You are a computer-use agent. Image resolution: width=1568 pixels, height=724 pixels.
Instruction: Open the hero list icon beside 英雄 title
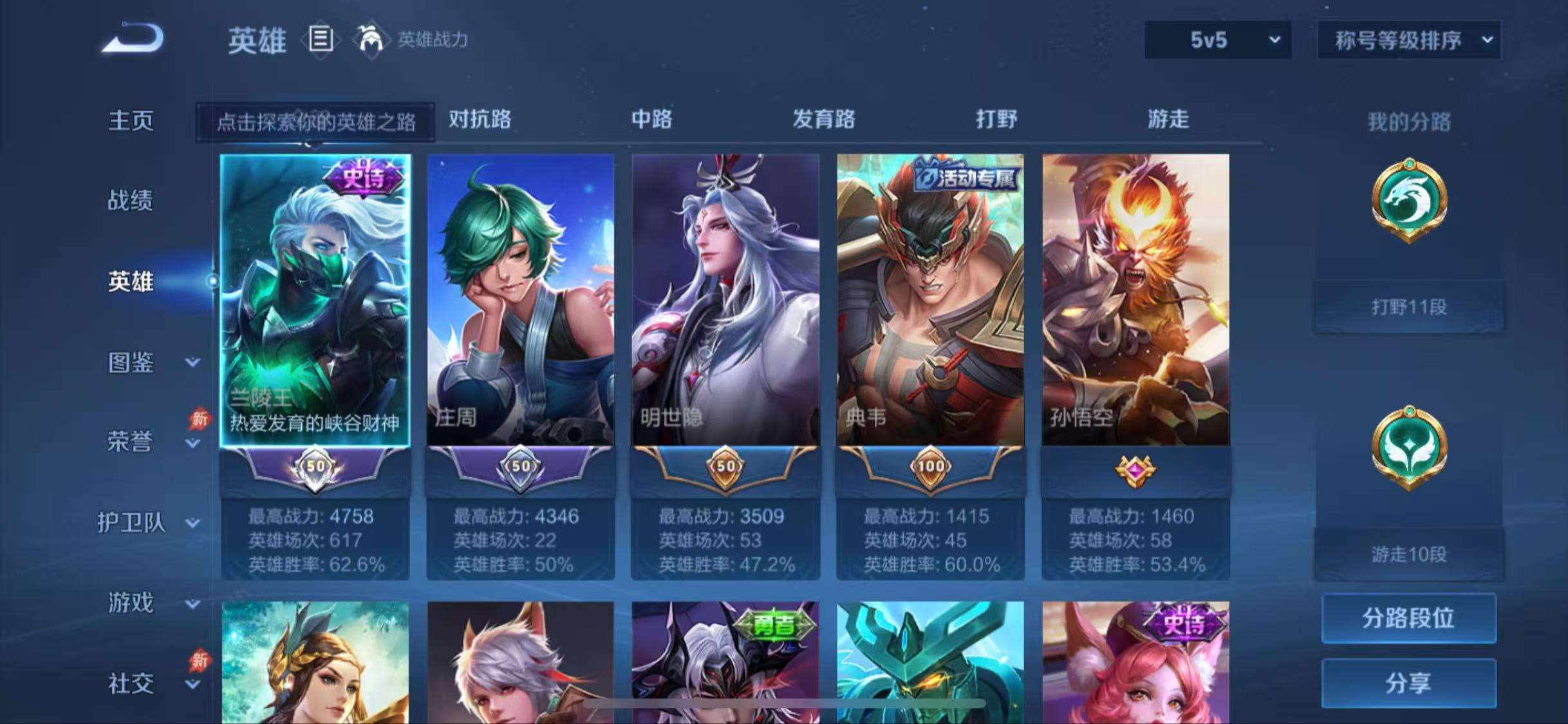[x=321, y=41]
